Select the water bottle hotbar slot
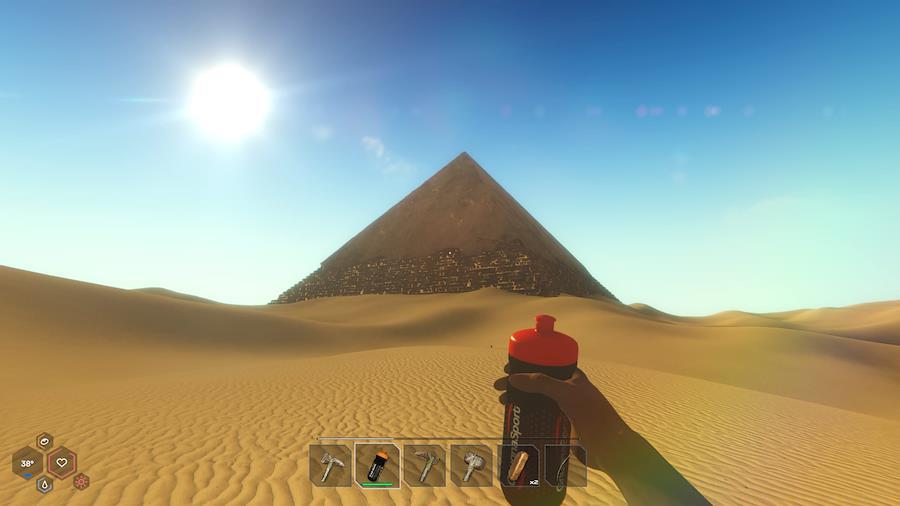This screenshot has width=900, height=506. tap(378, 465)
